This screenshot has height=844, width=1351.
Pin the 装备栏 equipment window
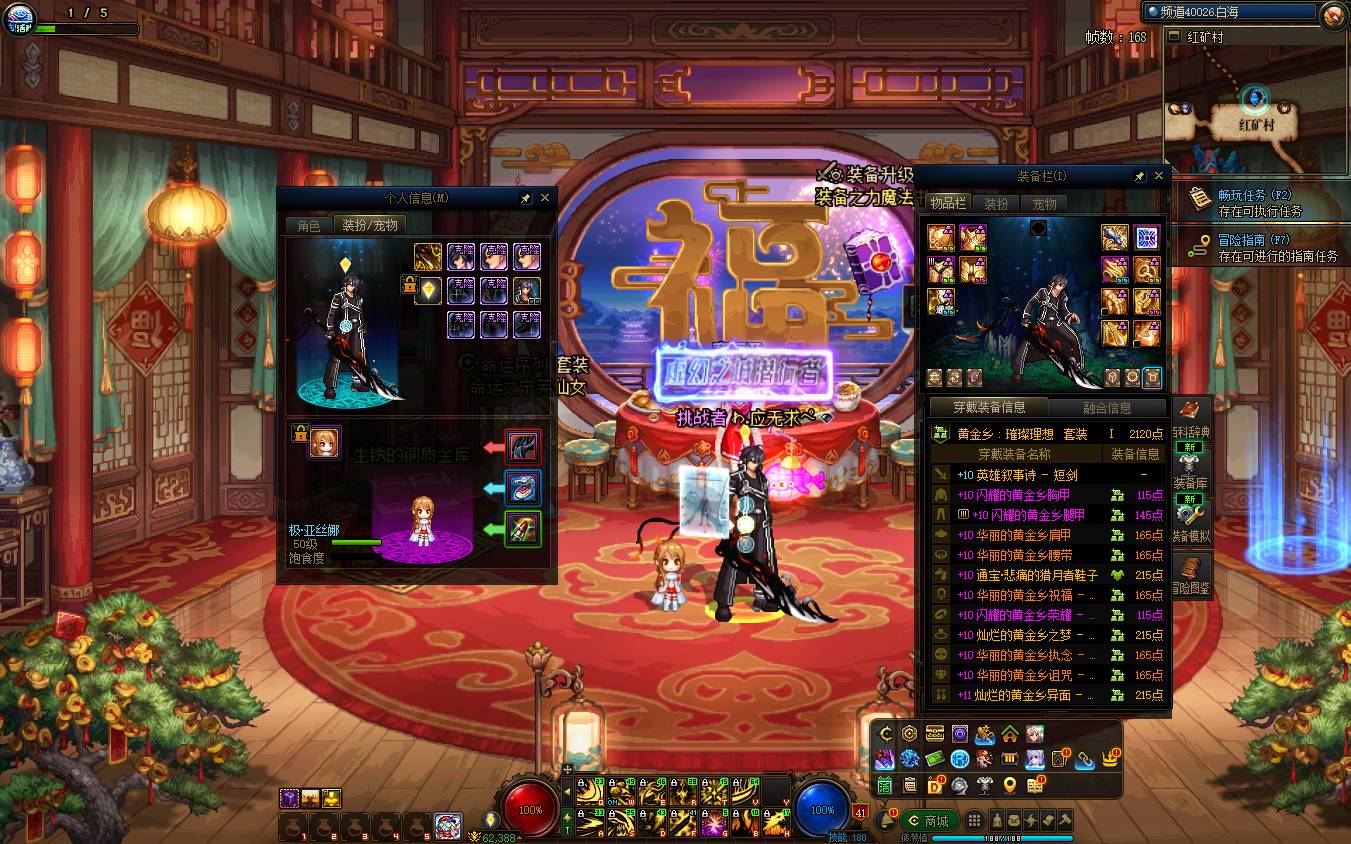pos(1139,176)
